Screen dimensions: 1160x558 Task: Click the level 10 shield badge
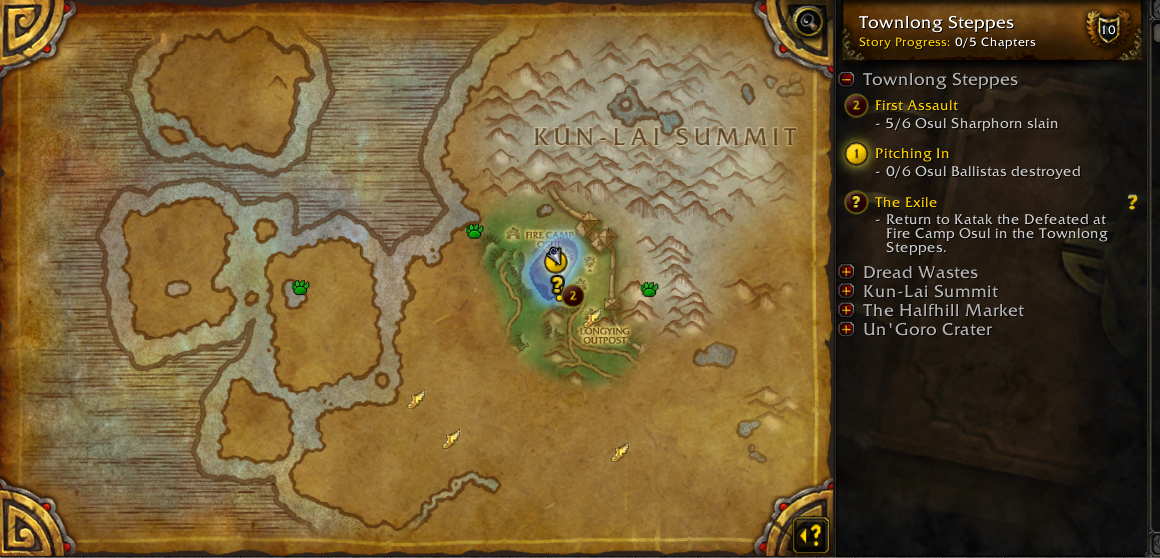pos(1108,30)
